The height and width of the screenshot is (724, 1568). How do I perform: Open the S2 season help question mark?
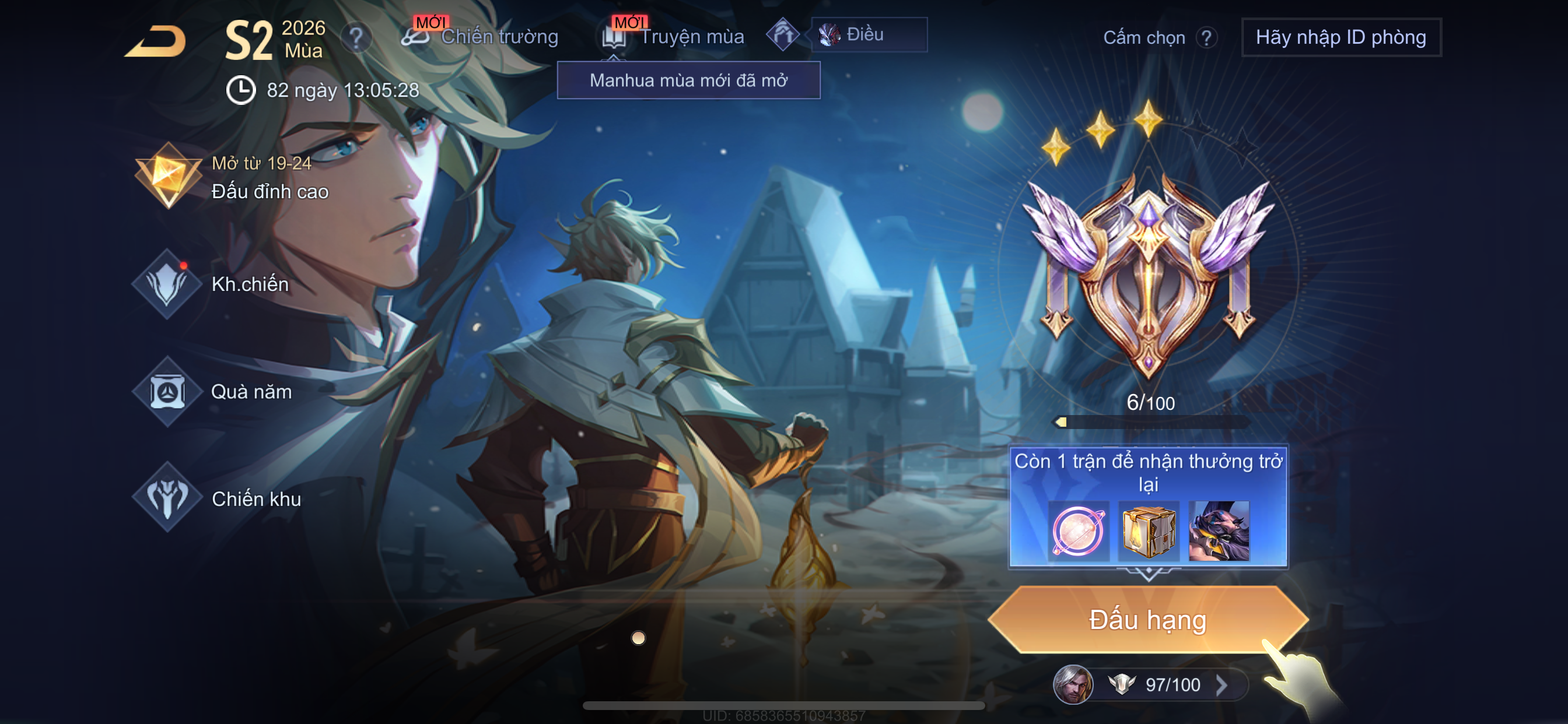356,38
